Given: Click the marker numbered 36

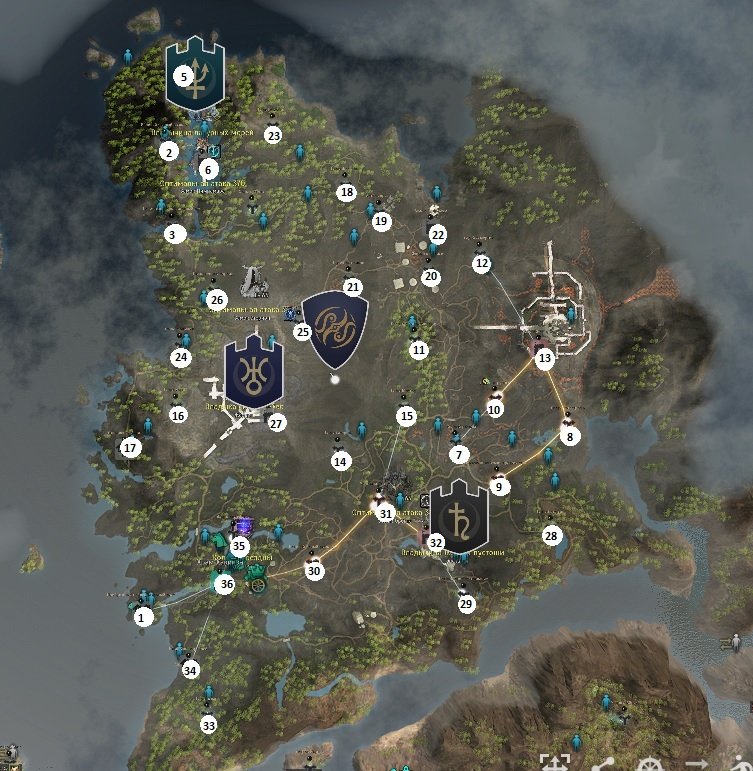Looking at the screenshot, I should pyautogui.click(x=226, y=584).
